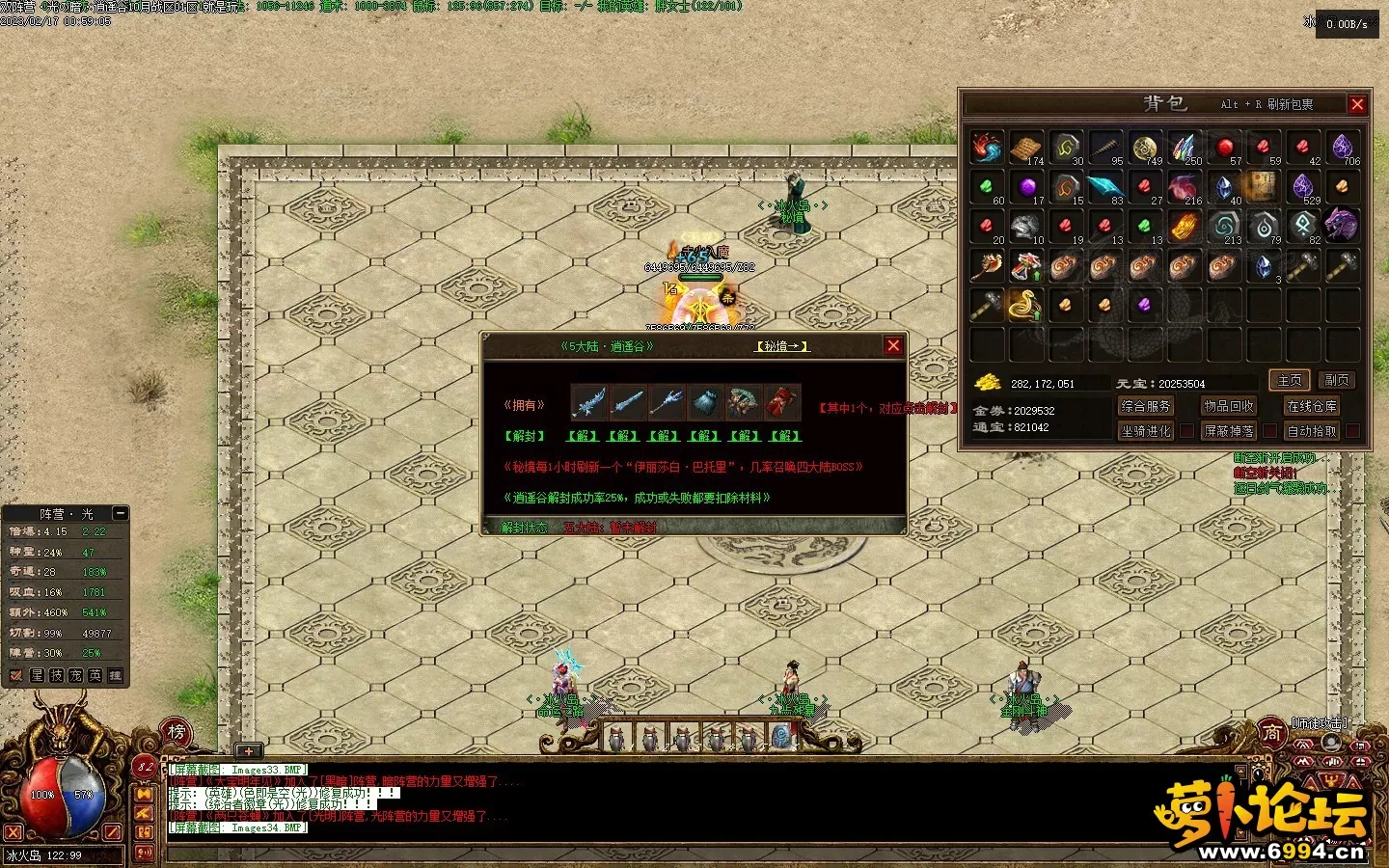
Task: Choose the 解 link under the red armor
Action: (x=785, y=436)
